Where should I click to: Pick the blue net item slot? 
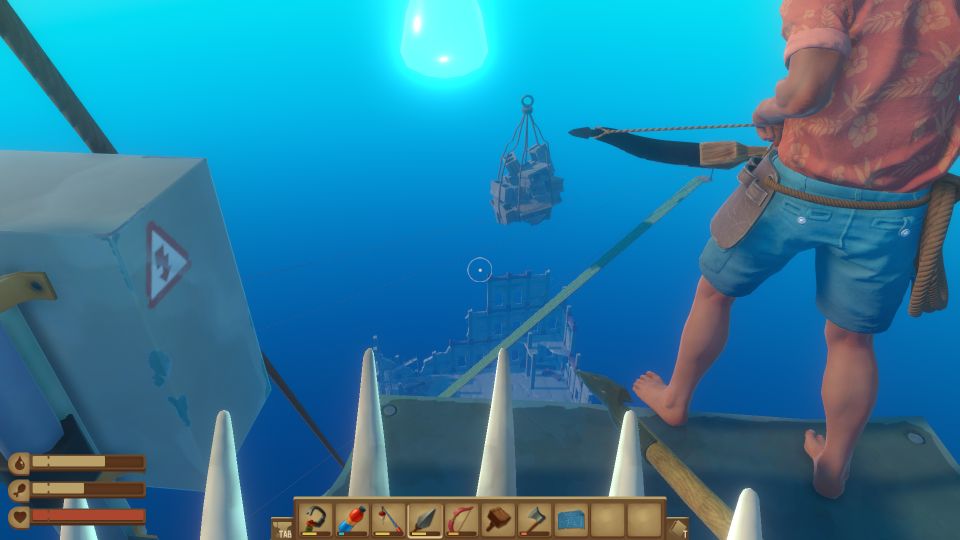pos(571,519)
